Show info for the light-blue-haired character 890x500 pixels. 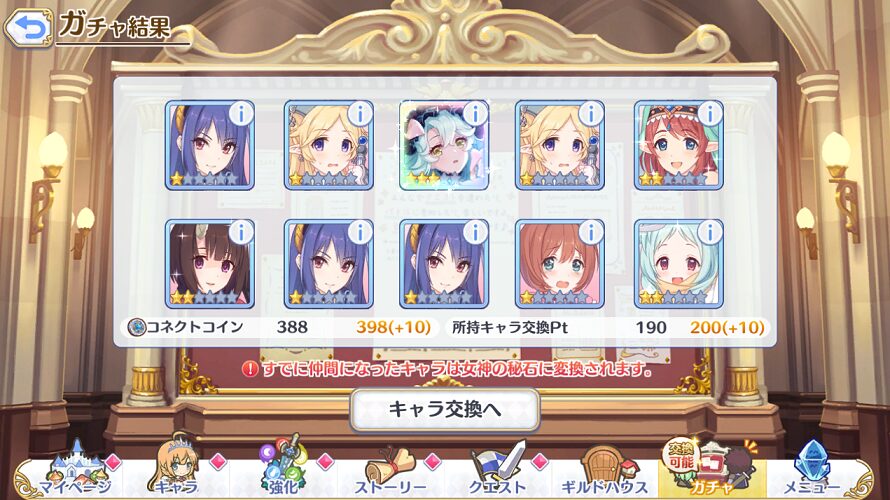coord(709,232)
